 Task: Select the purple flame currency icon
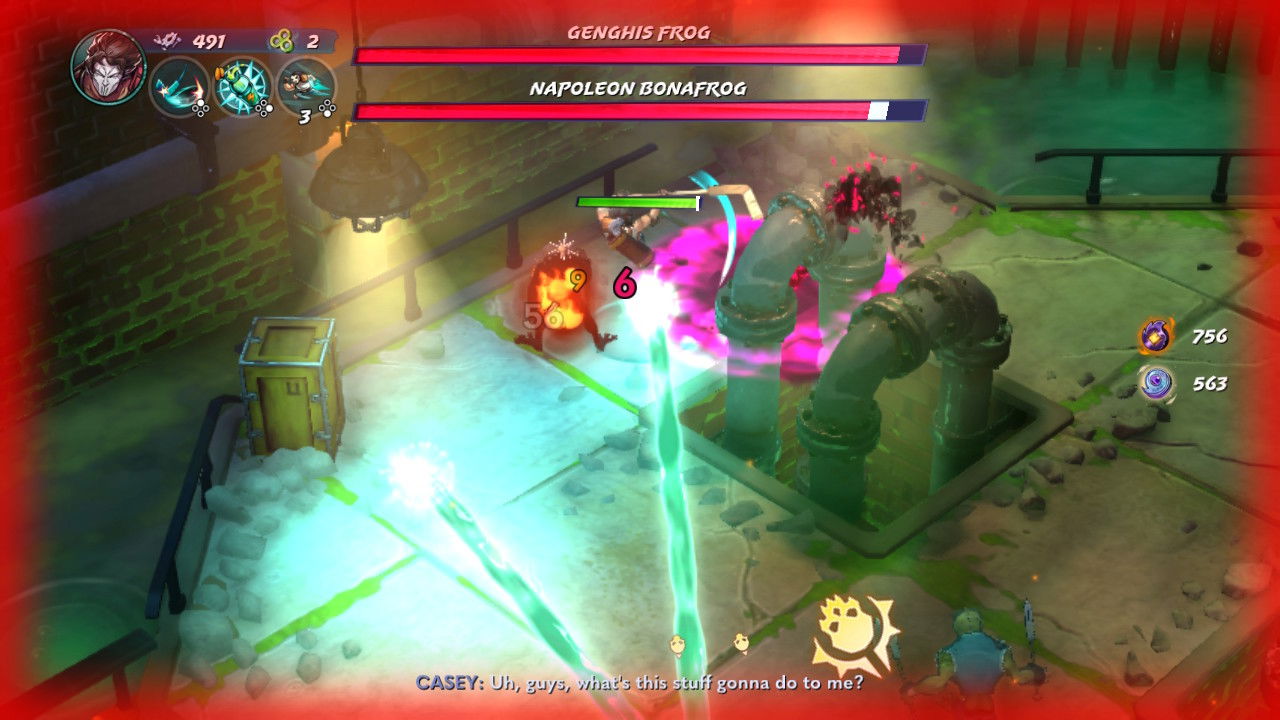pyautogui.click(x=1157, y=336)
